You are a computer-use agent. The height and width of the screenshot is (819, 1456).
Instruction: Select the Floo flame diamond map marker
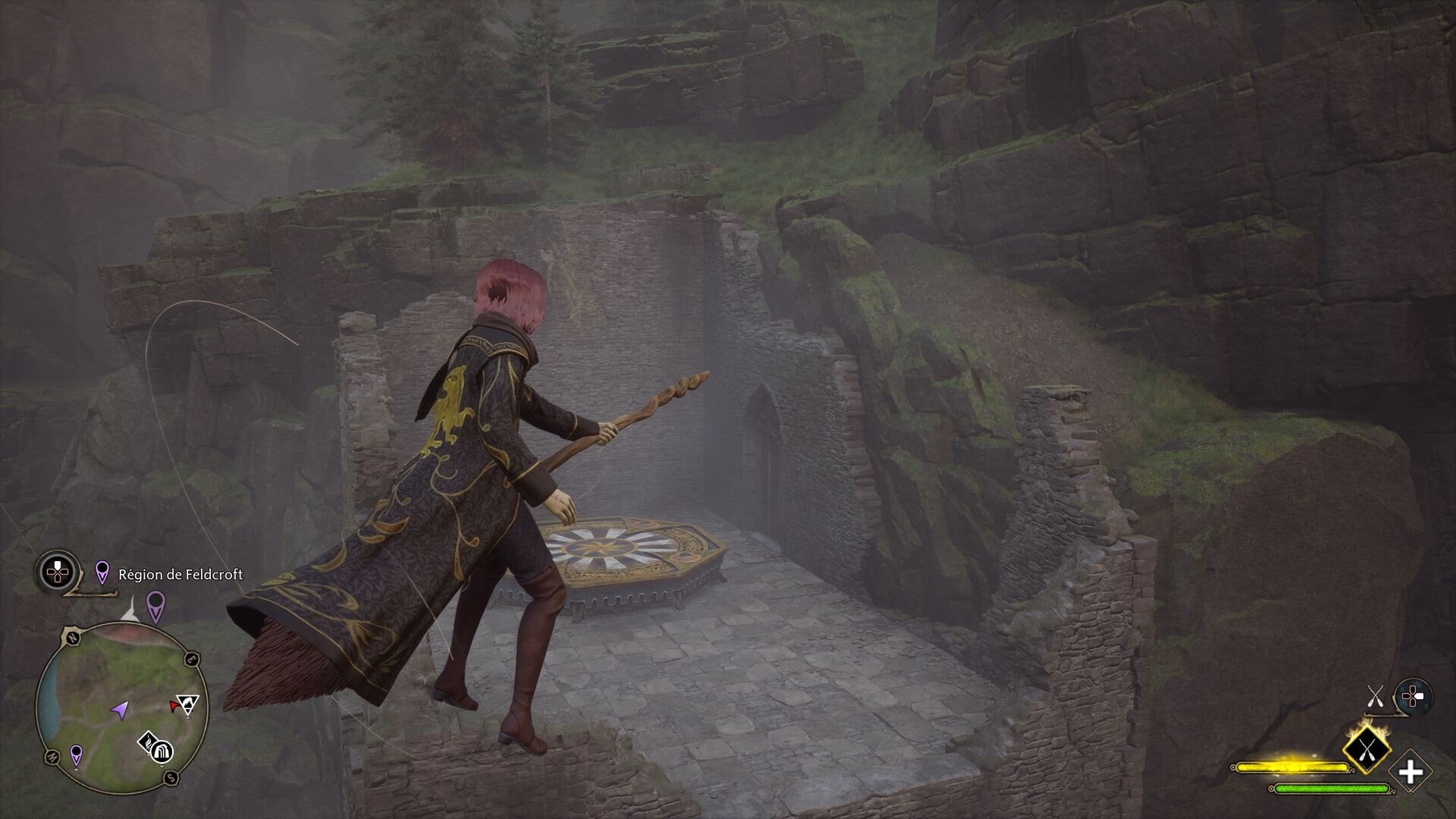click(147, 742)
